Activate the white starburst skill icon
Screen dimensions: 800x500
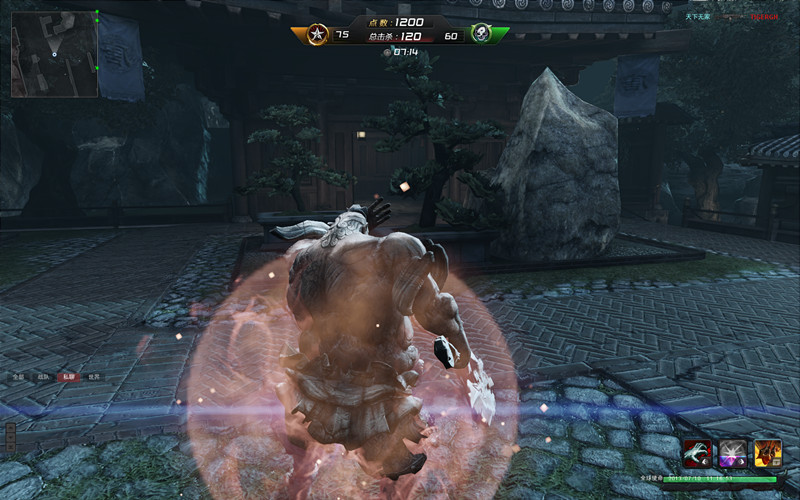coord(732,453)
